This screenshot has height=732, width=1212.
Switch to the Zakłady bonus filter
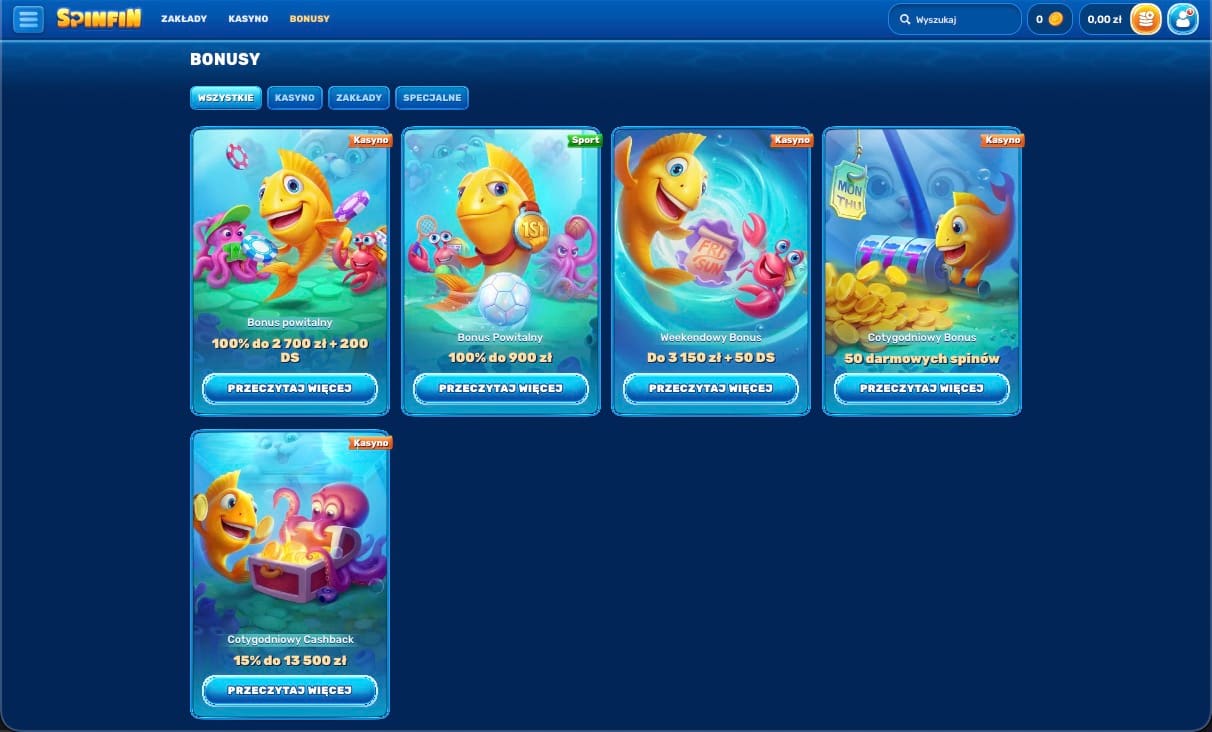point(359,98)
